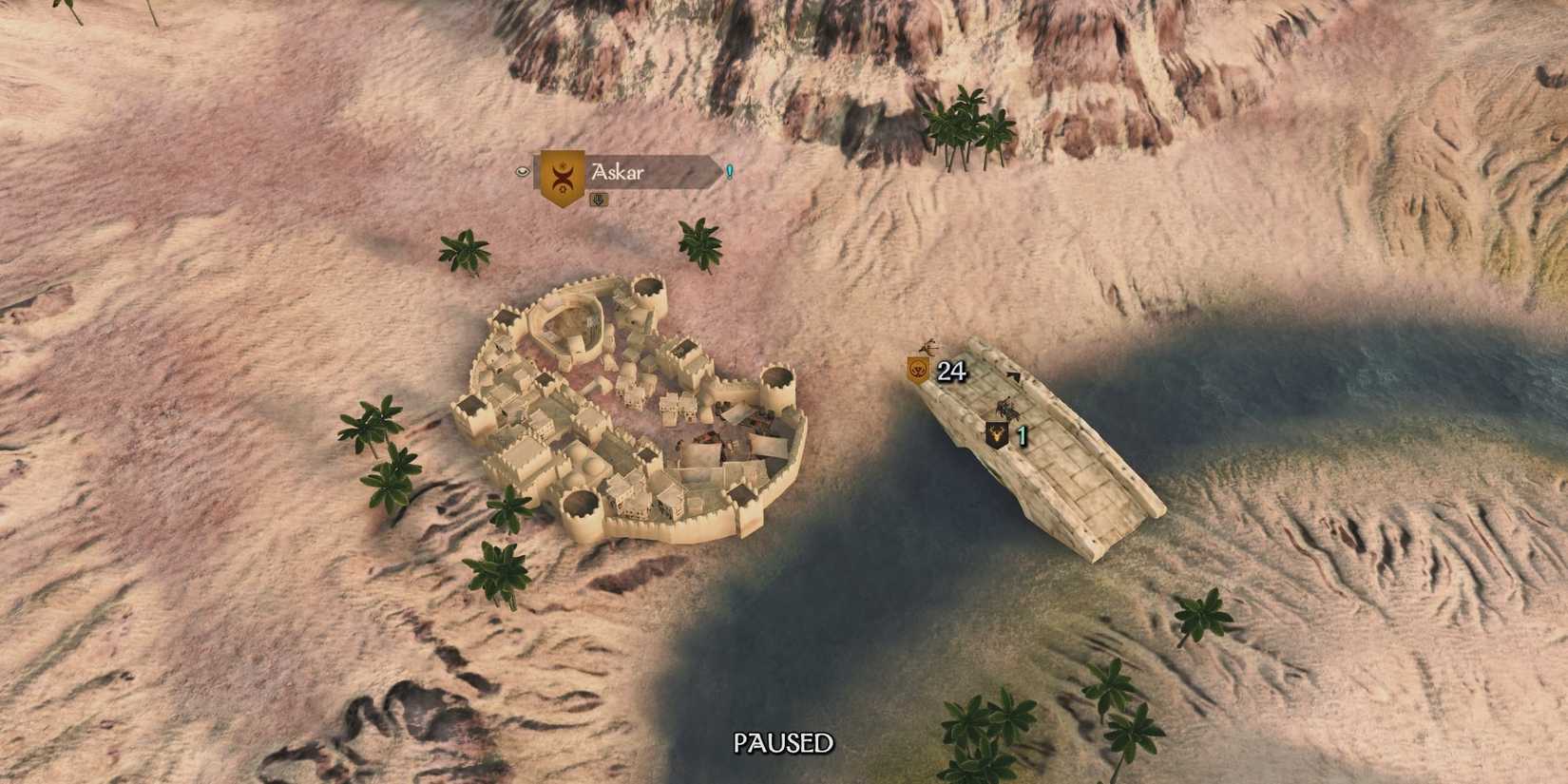Click the palm grove near the top mountains
The height and width of the screenshot is (784, 1568).
tap(965, 124)
